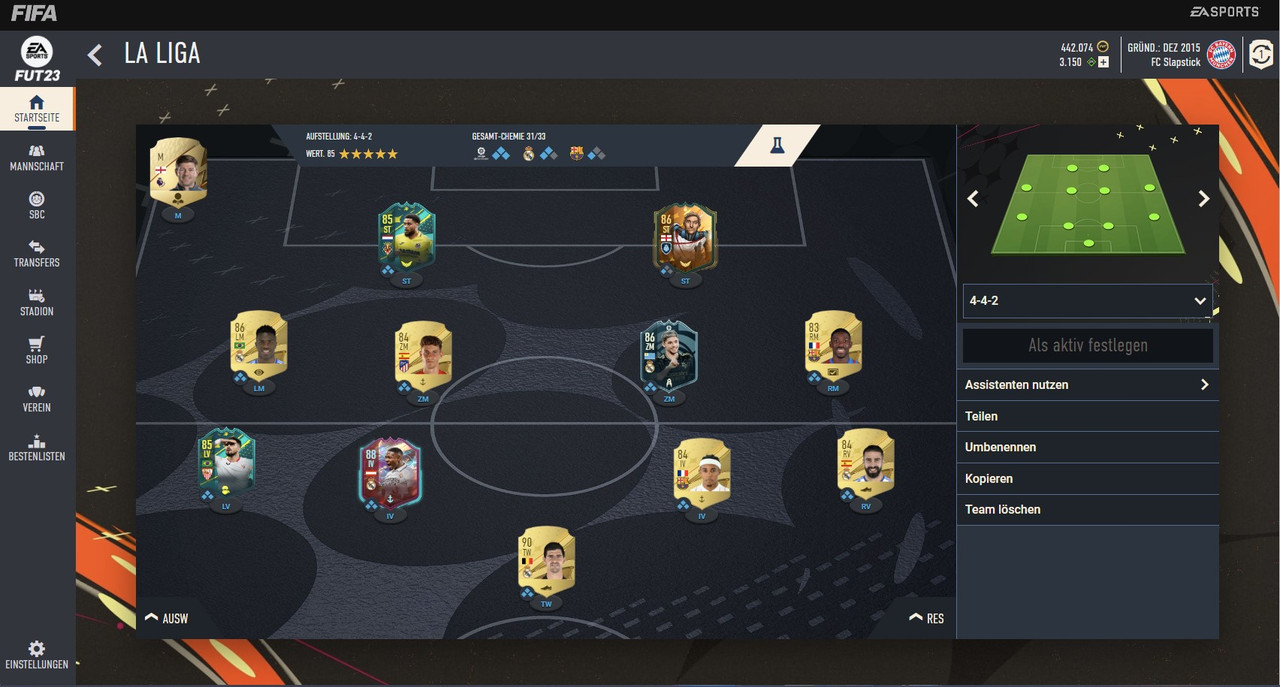Select Teilen to share the squad
The image size is (1280, 687).
click(x=1087, y=416)
